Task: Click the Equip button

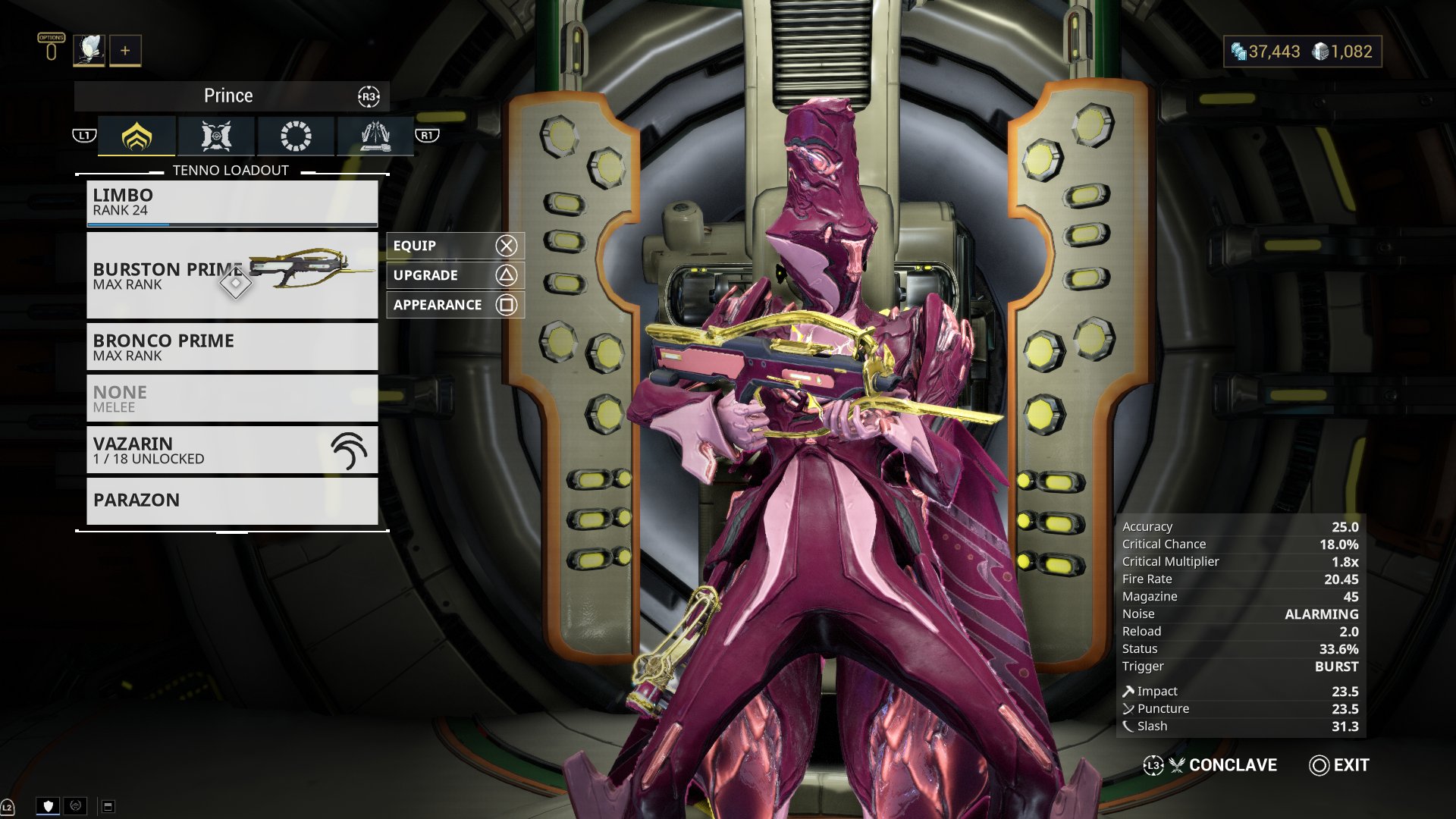Action: pos(454,246)
